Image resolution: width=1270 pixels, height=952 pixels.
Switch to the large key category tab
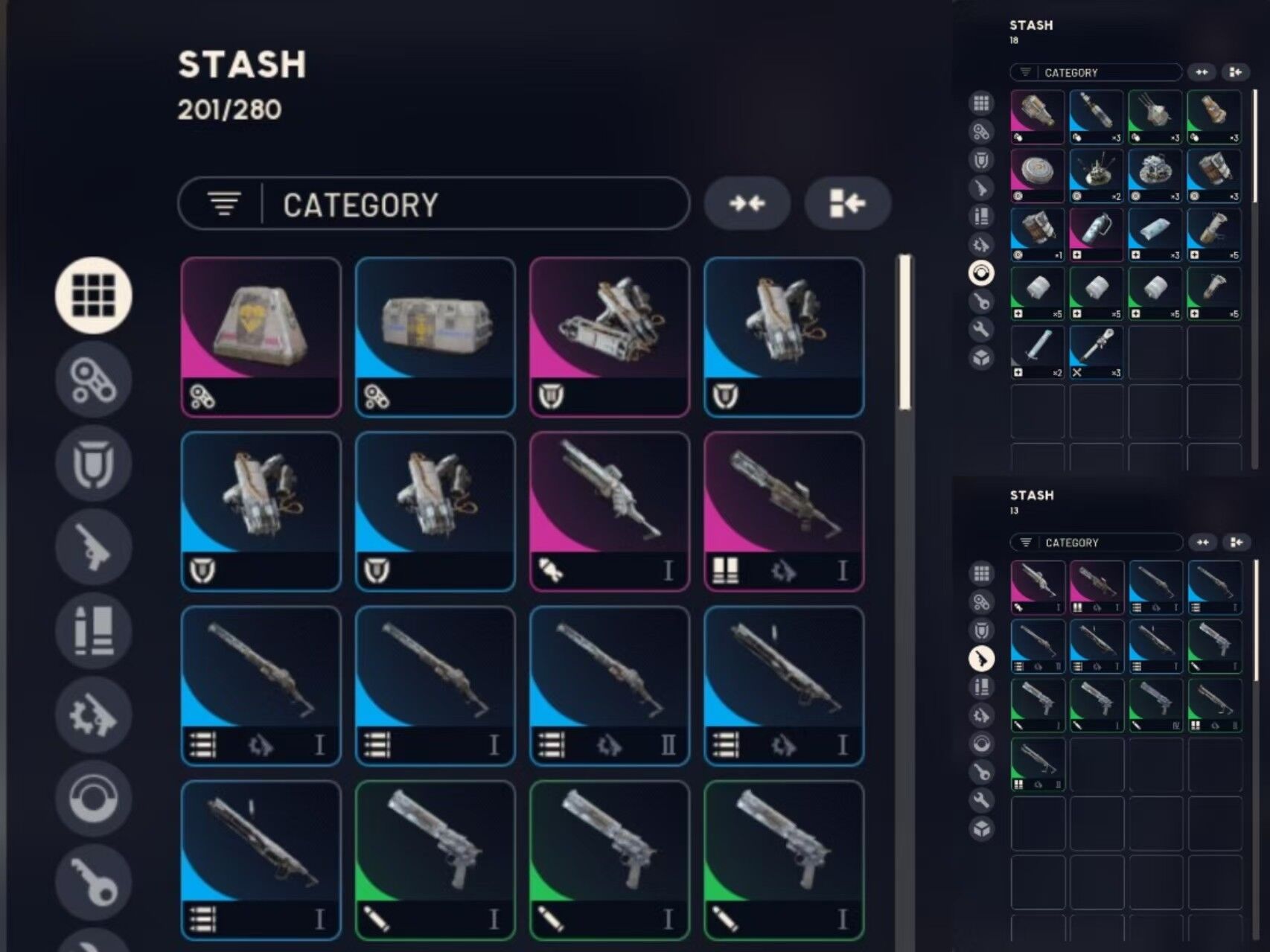pyautogui.click(x=94, y=883)
